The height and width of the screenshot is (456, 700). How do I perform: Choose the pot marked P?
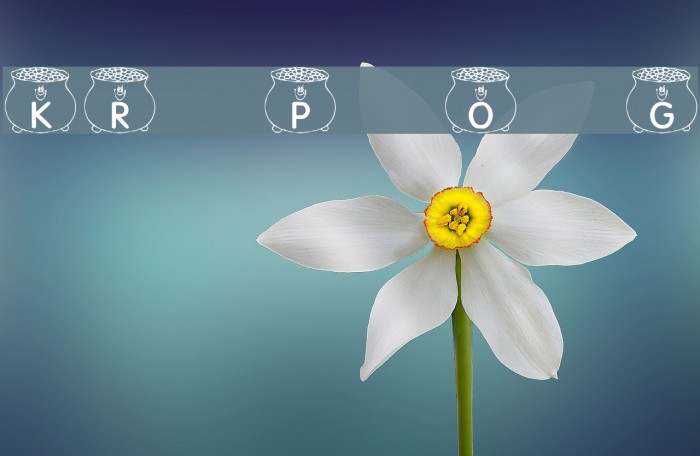pyautogui.click(x=300, y=101)
